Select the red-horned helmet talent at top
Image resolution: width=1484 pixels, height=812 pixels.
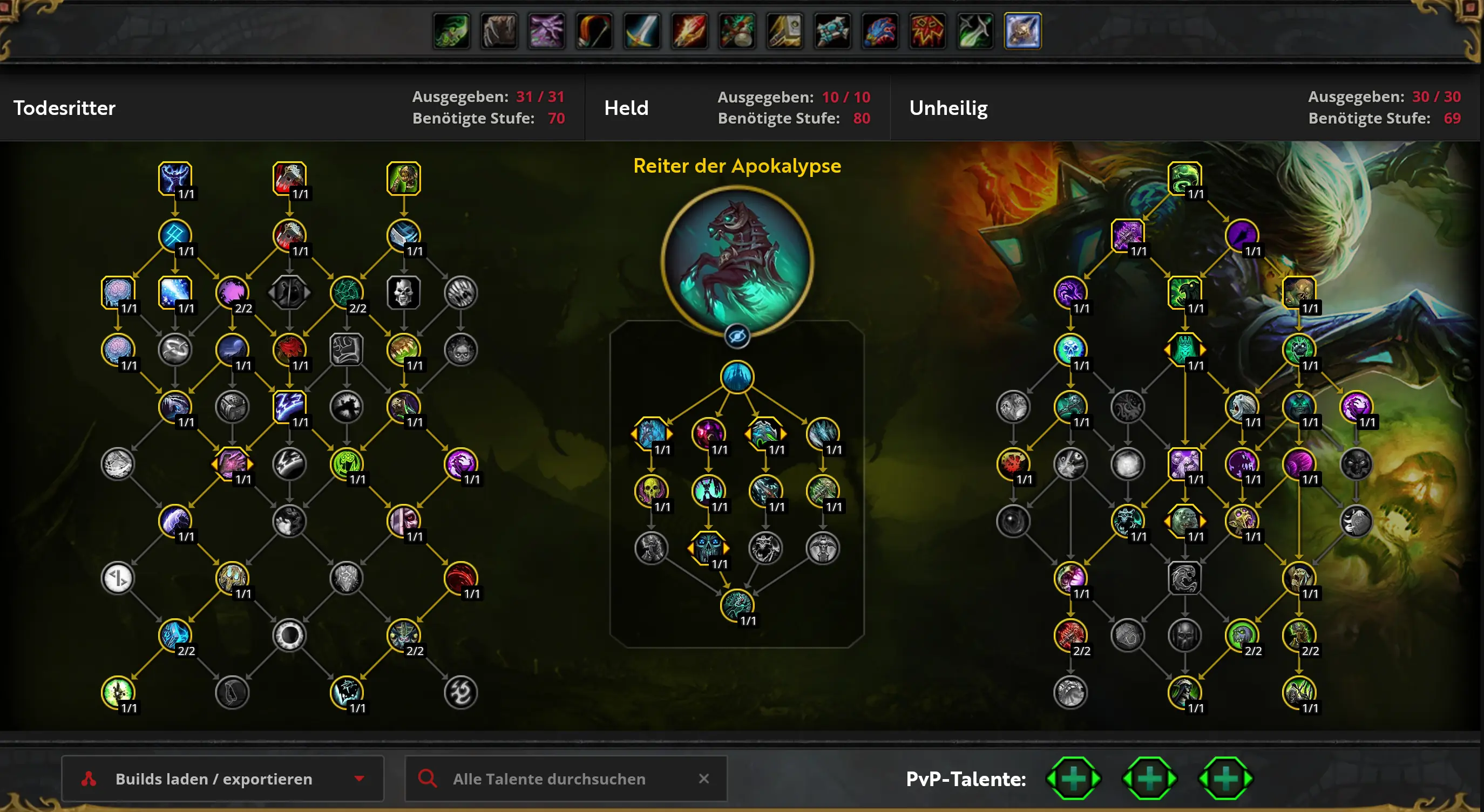click(x=289, y=178)
